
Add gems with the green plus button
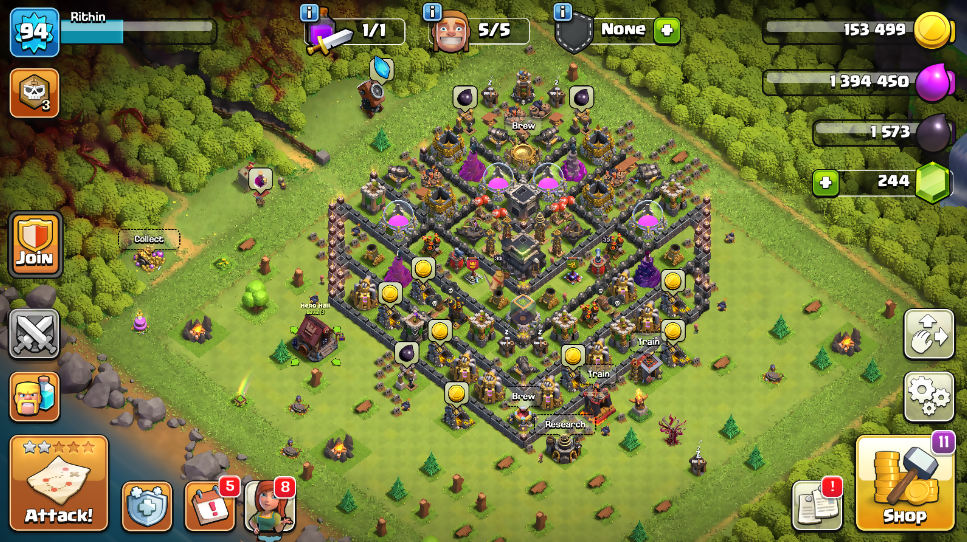825,183
